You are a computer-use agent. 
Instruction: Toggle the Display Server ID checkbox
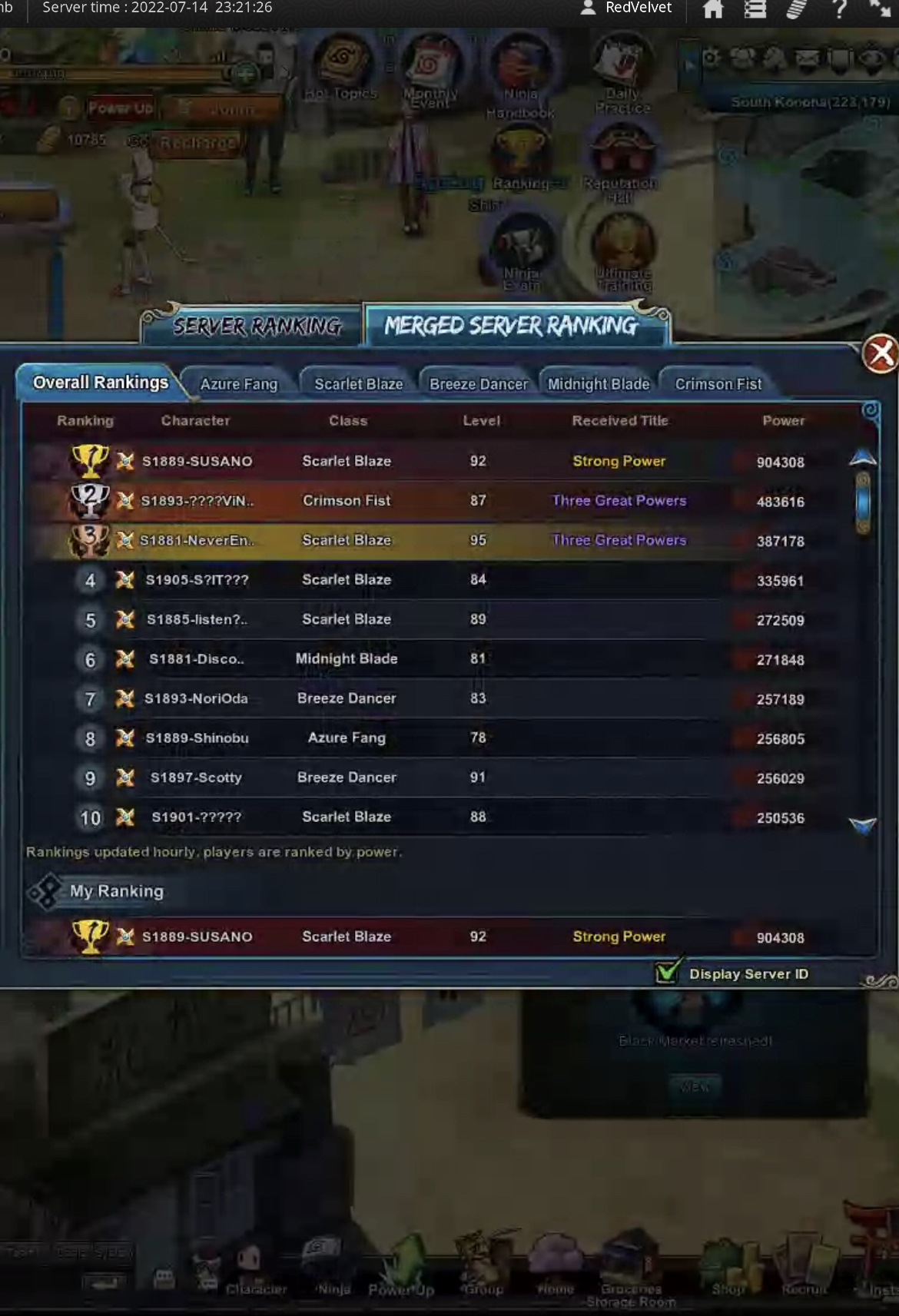click(x=667, y=972)
